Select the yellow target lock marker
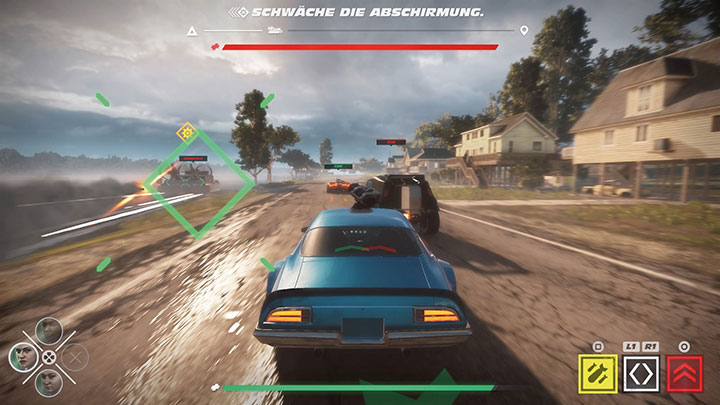Image resolution: width=720 pixels, height=405 pixels. 185,130
